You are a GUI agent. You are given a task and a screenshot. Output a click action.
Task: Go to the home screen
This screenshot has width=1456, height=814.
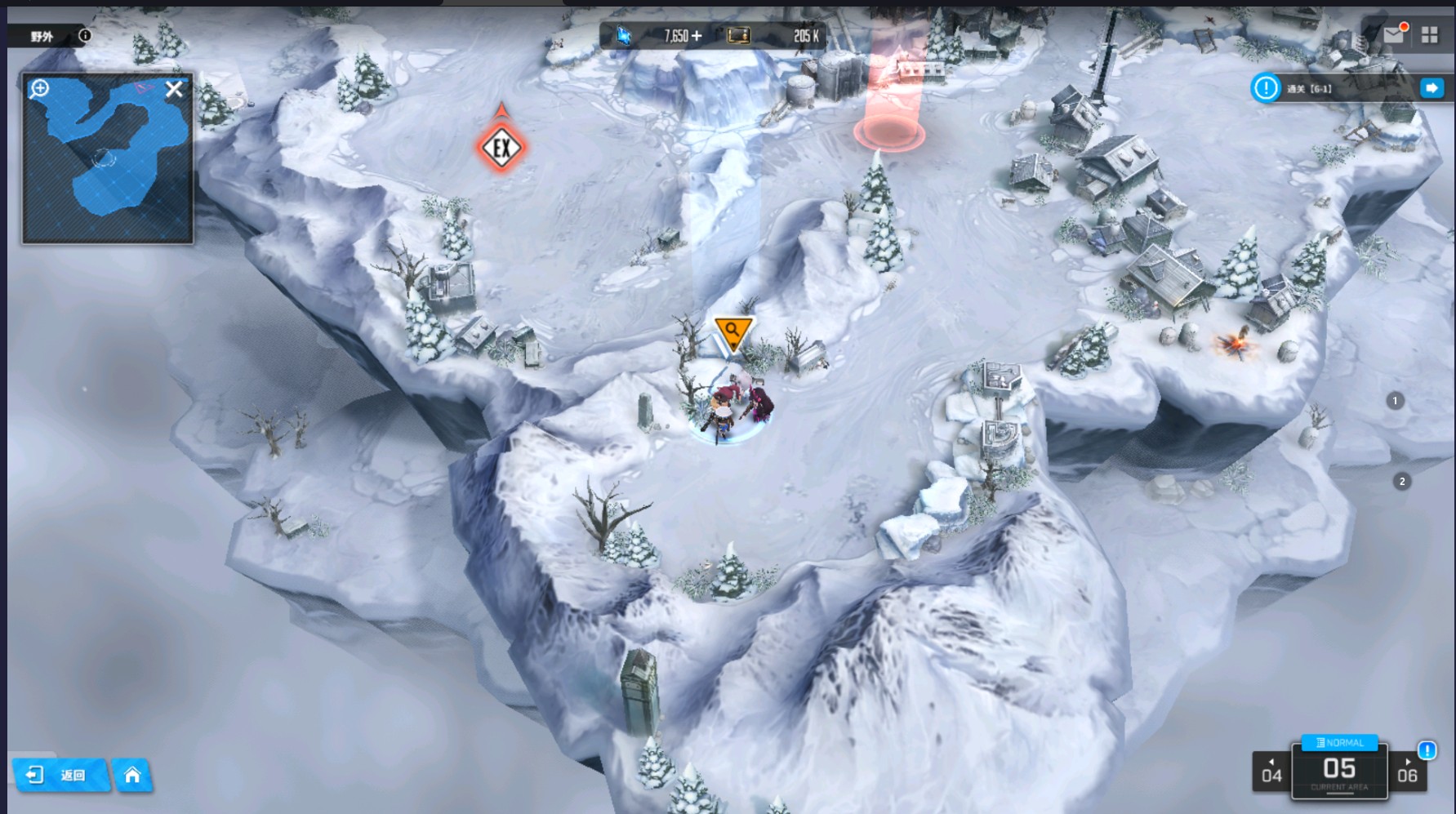[x=132, y=775]
